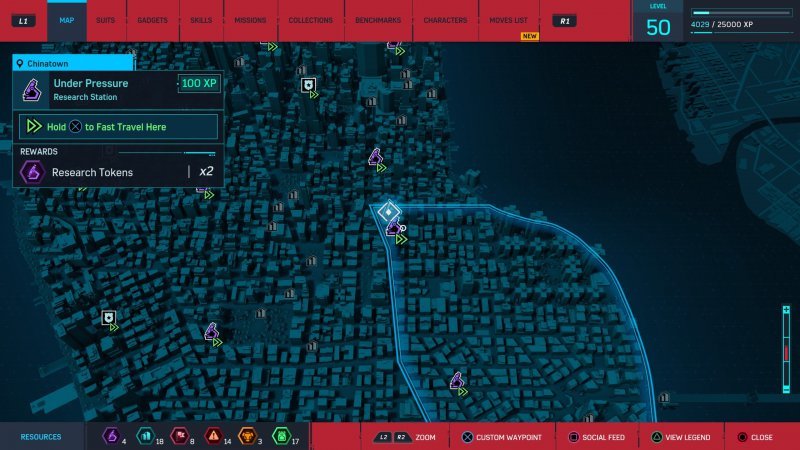
Task: Select the Resources label in bottom bar
Action: 41,437
